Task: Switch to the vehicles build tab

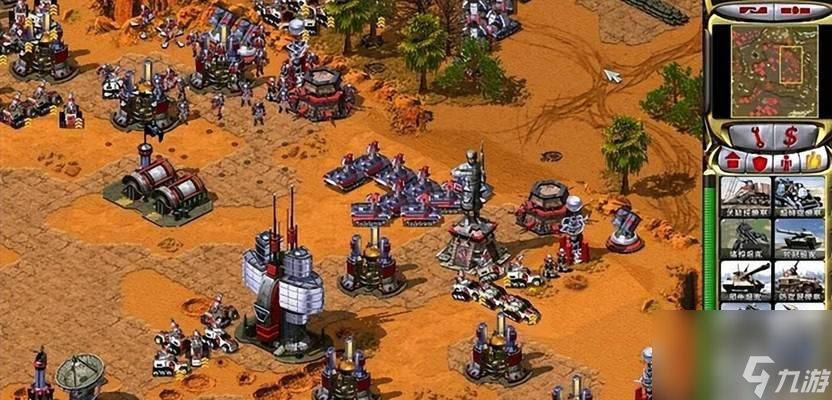Action: 813,160
